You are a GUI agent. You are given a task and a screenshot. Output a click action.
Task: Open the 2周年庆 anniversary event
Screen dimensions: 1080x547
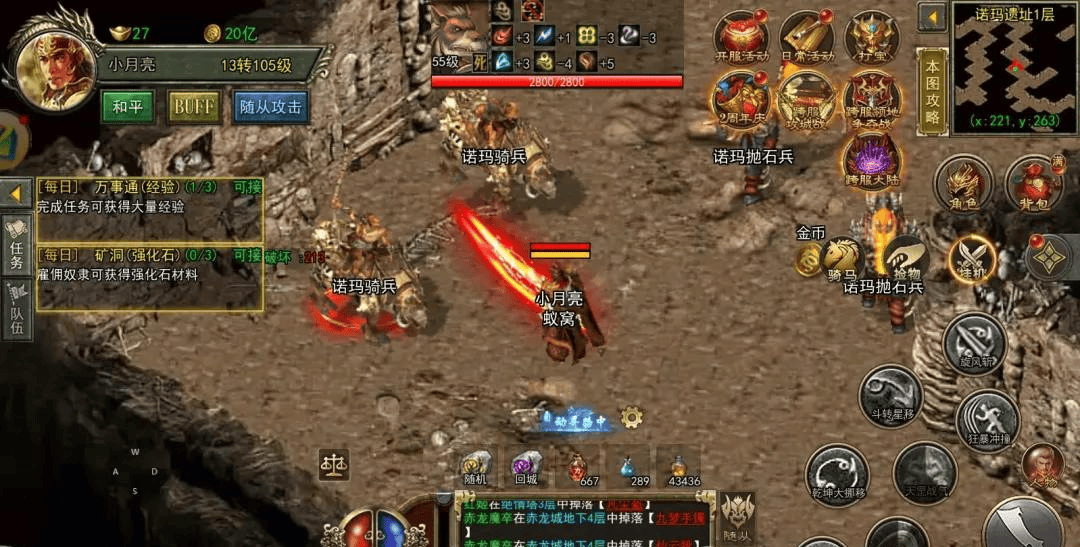pos(740,99)
